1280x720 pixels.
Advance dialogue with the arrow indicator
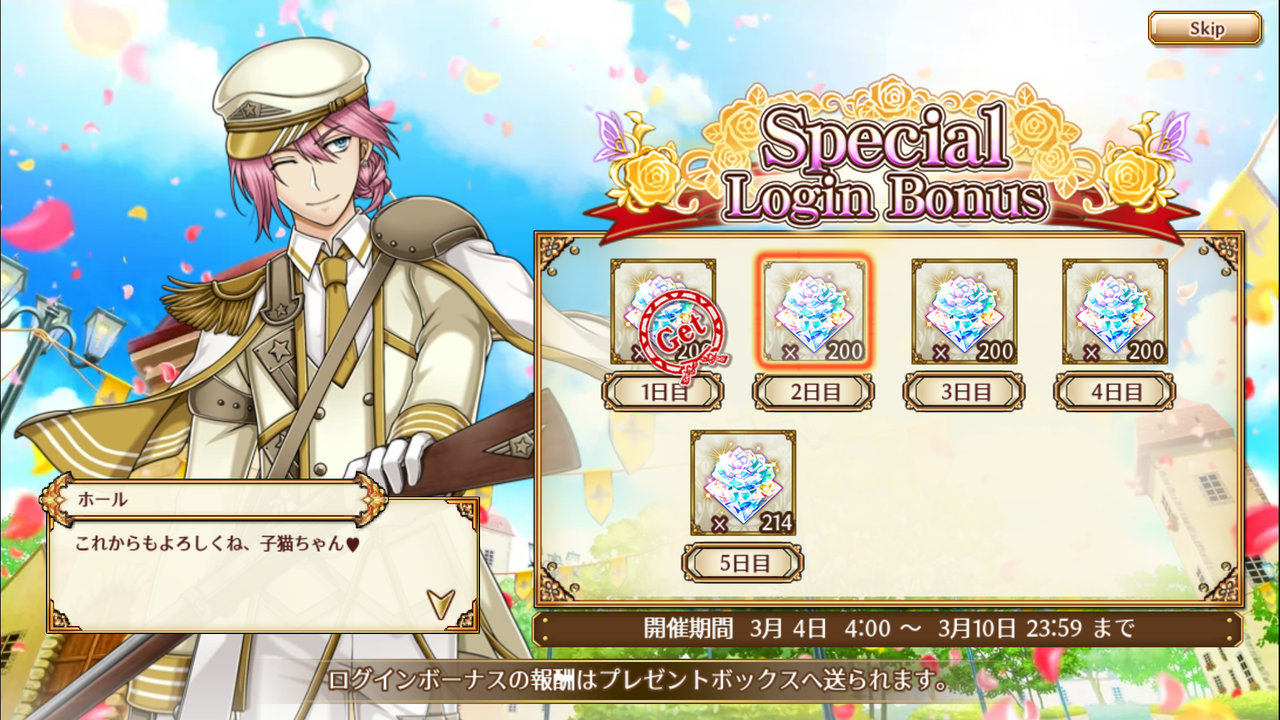pyautogui.click(x=440, y=601)
